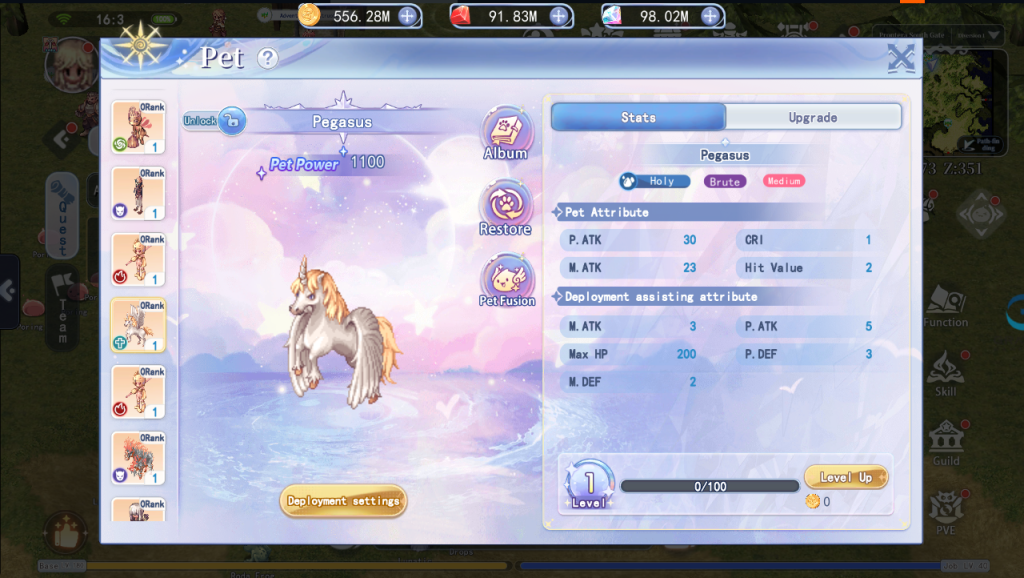Image resolution: width=1024 pixels, height=578 pixels.
Task: Add red gem currency with plus button
Action: [x=559, y=16]
